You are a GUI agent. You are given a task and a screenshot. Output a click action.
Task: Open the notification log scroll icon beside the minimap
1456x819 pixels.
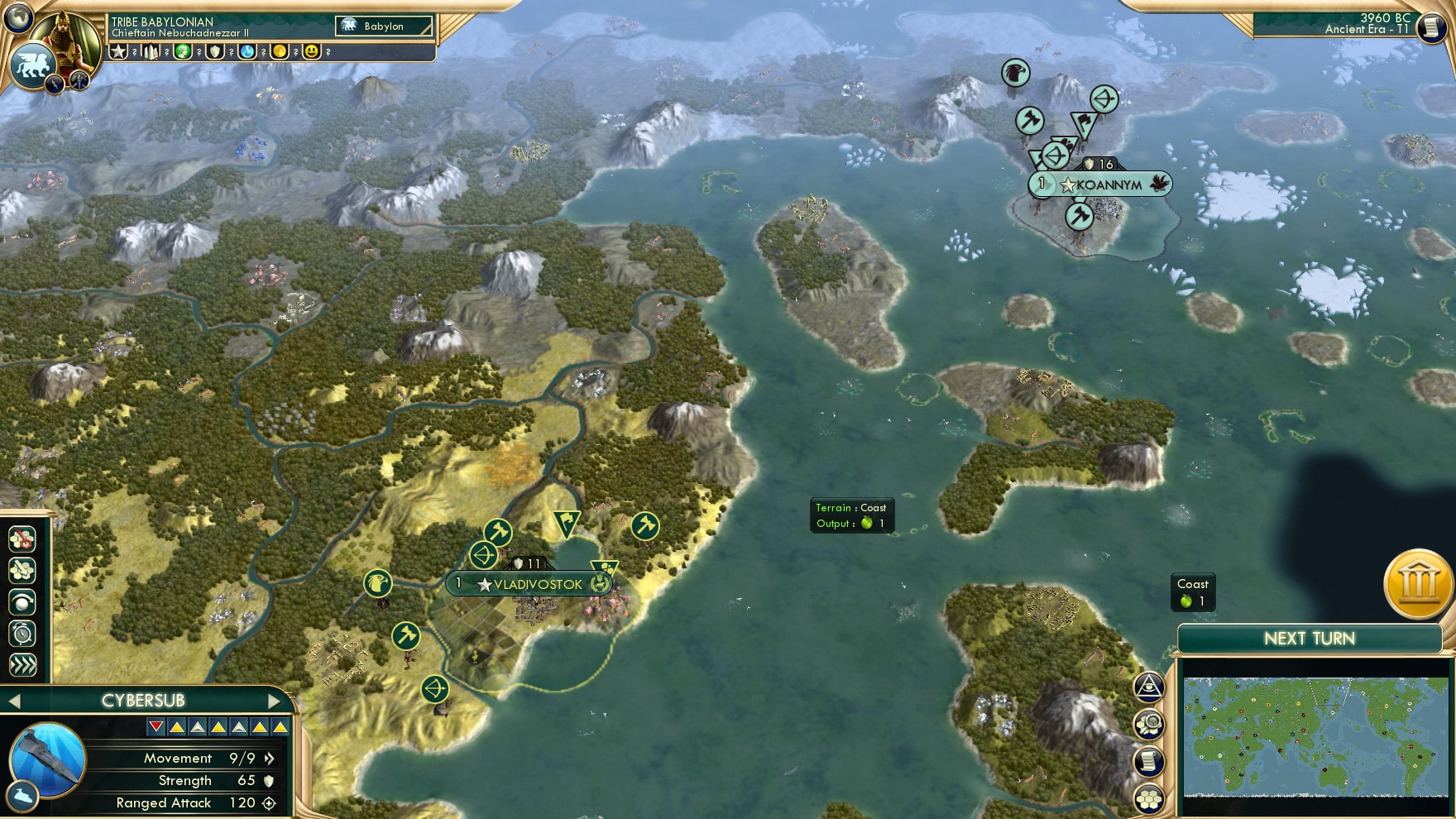(1149, 761)
